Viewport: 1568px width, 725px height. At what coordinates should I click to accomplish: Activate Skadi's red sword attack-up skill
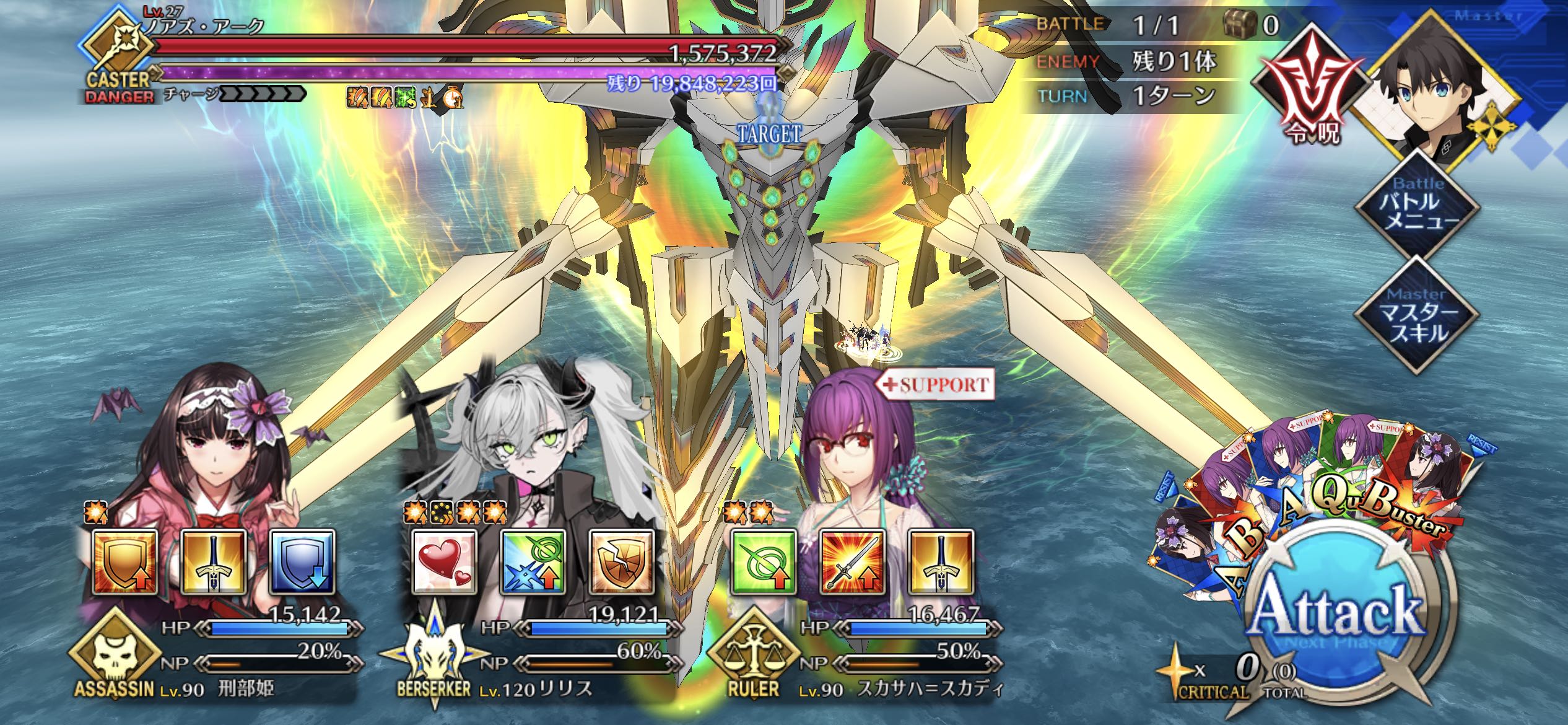click(x=853, y=562)
